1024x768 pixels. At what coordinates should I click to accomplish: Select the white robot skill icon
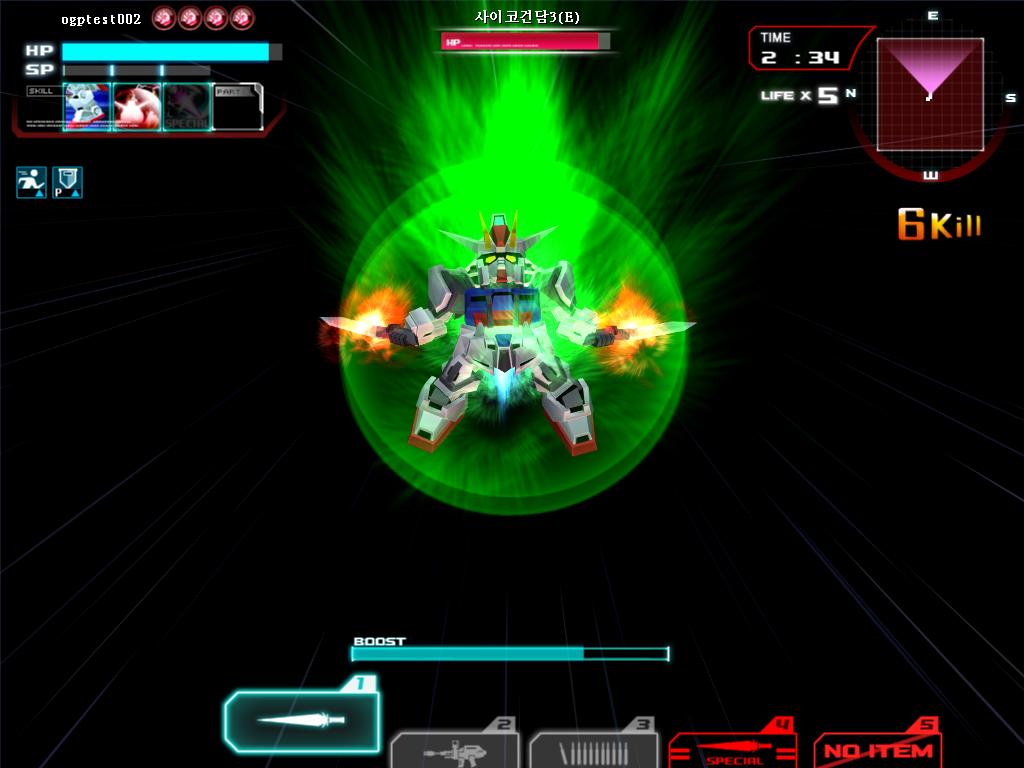pyautogui.click(x=87, y=107)
